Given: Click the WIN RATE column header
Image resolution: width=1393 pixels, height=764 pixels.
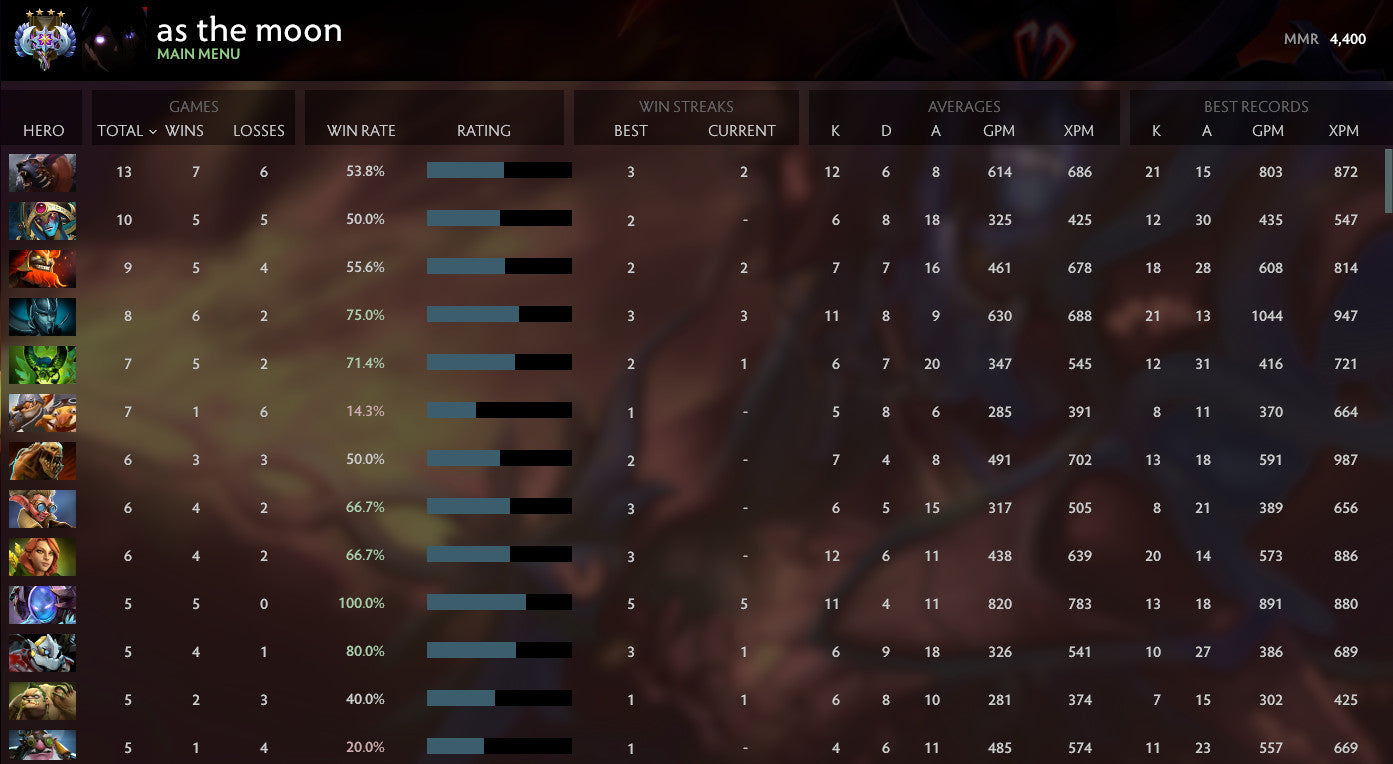Looking at the screenshot, I should tap(362, 131).
